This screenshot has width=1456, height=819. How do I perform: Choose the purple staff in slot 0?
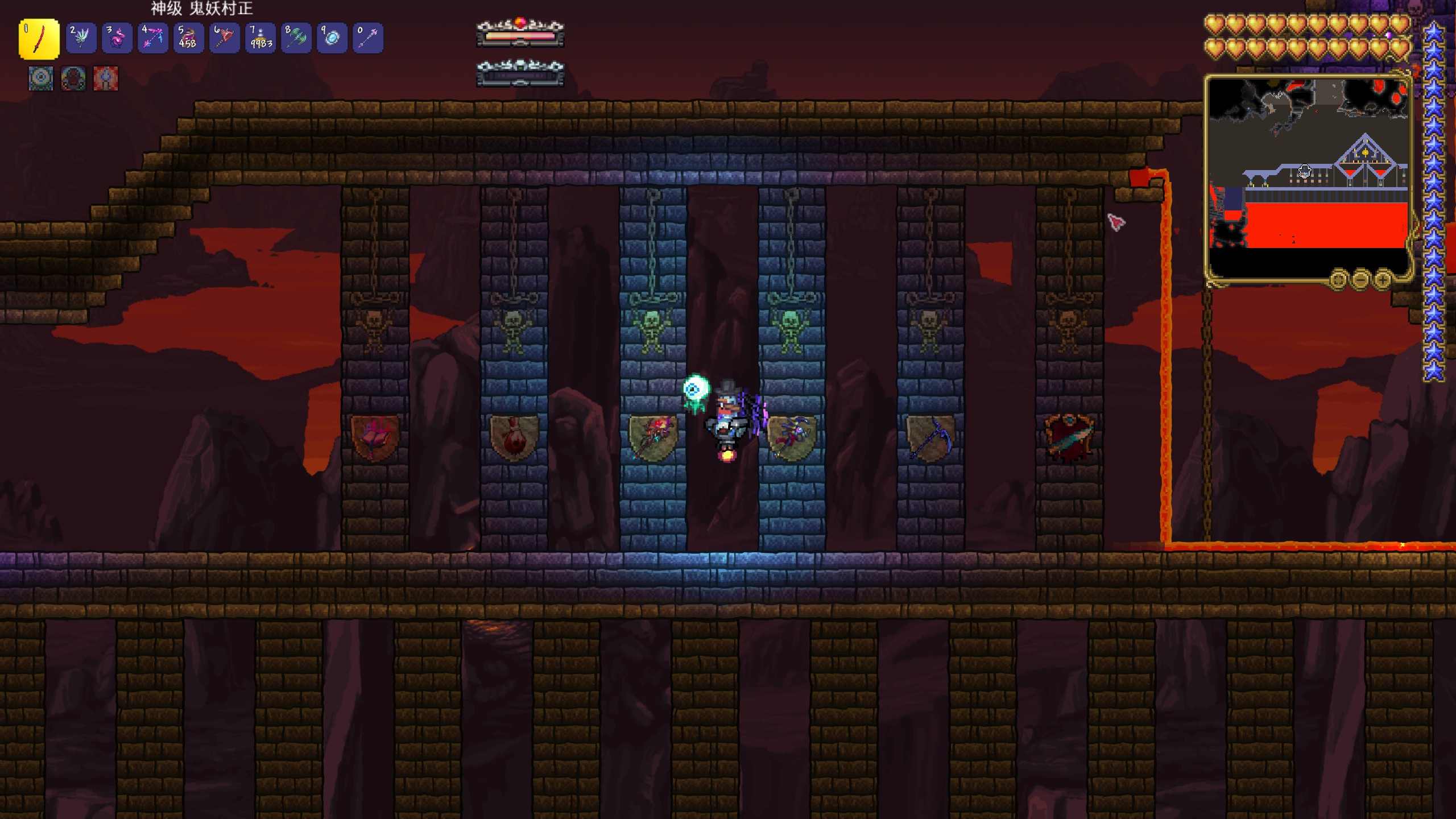point(368,38)
